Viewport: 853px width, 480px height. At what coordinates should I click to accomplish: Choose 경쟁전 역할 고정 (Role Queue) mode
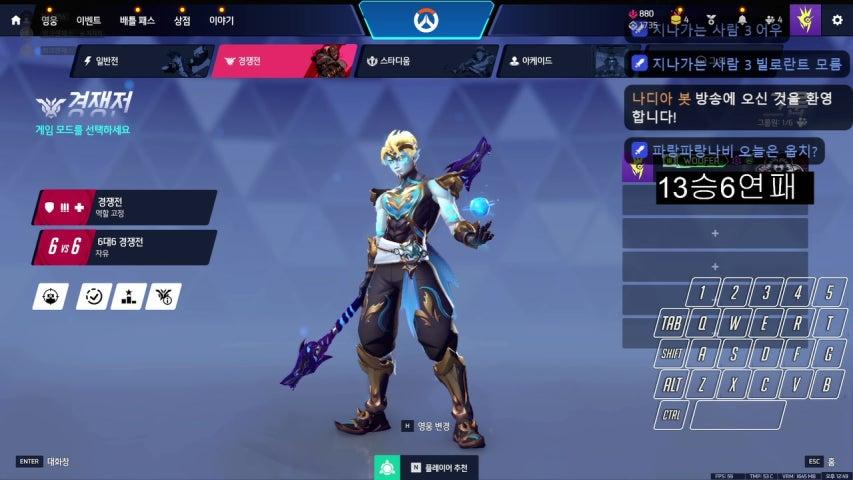click(x=125, y=207)
